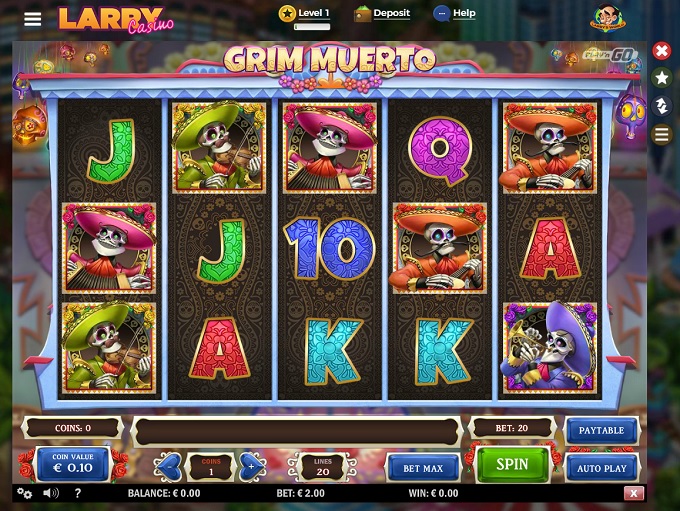Screen dimensions: 680x511
Task: Activate Auto Play
Action: (x=601, y=467)
